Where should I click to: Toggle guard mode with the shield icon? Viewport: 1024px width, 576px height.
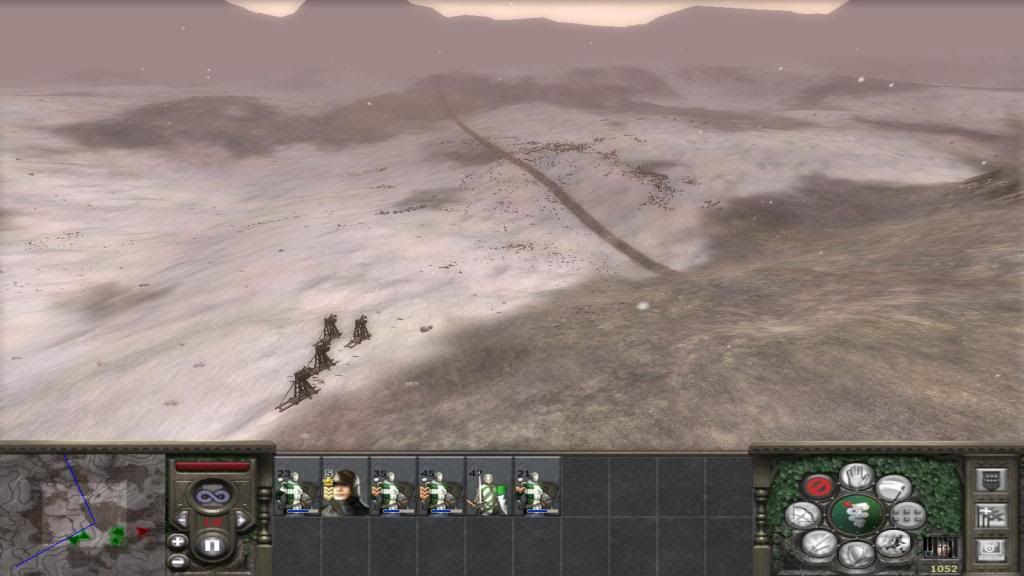coord(856,553)
